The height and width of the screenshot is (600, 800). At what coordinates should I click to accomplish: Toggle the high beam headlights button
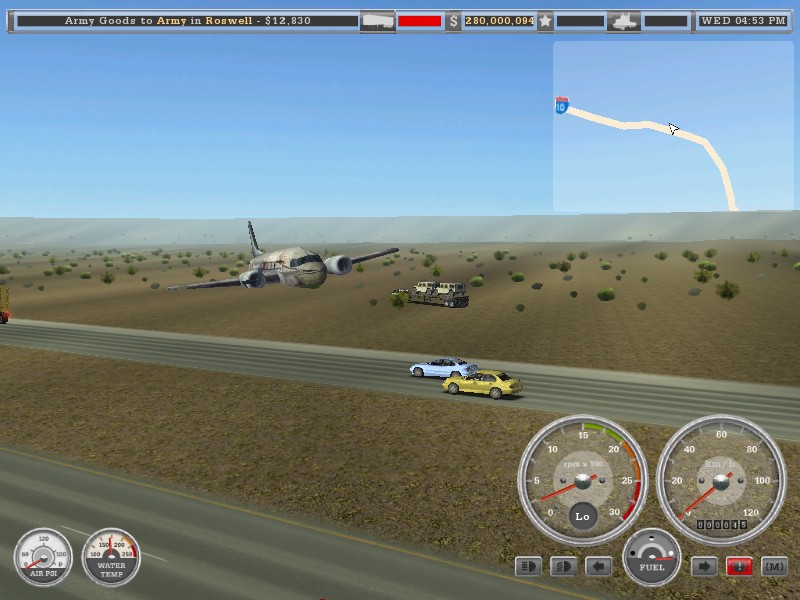(x=528, y=567)
